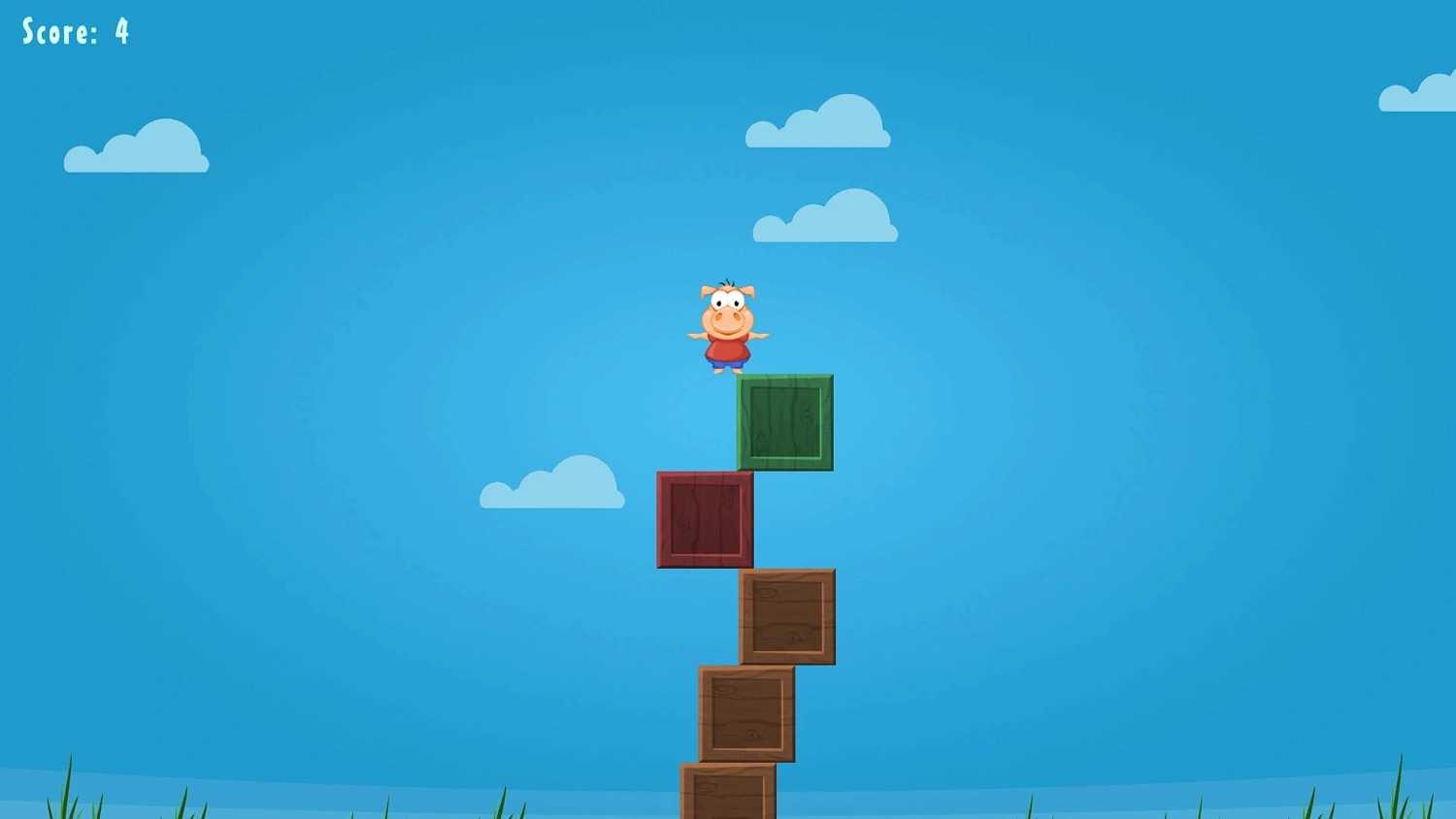Click the bottom brown crate
This screenshot has height=819, width=1456.
(x=728, y=796)
